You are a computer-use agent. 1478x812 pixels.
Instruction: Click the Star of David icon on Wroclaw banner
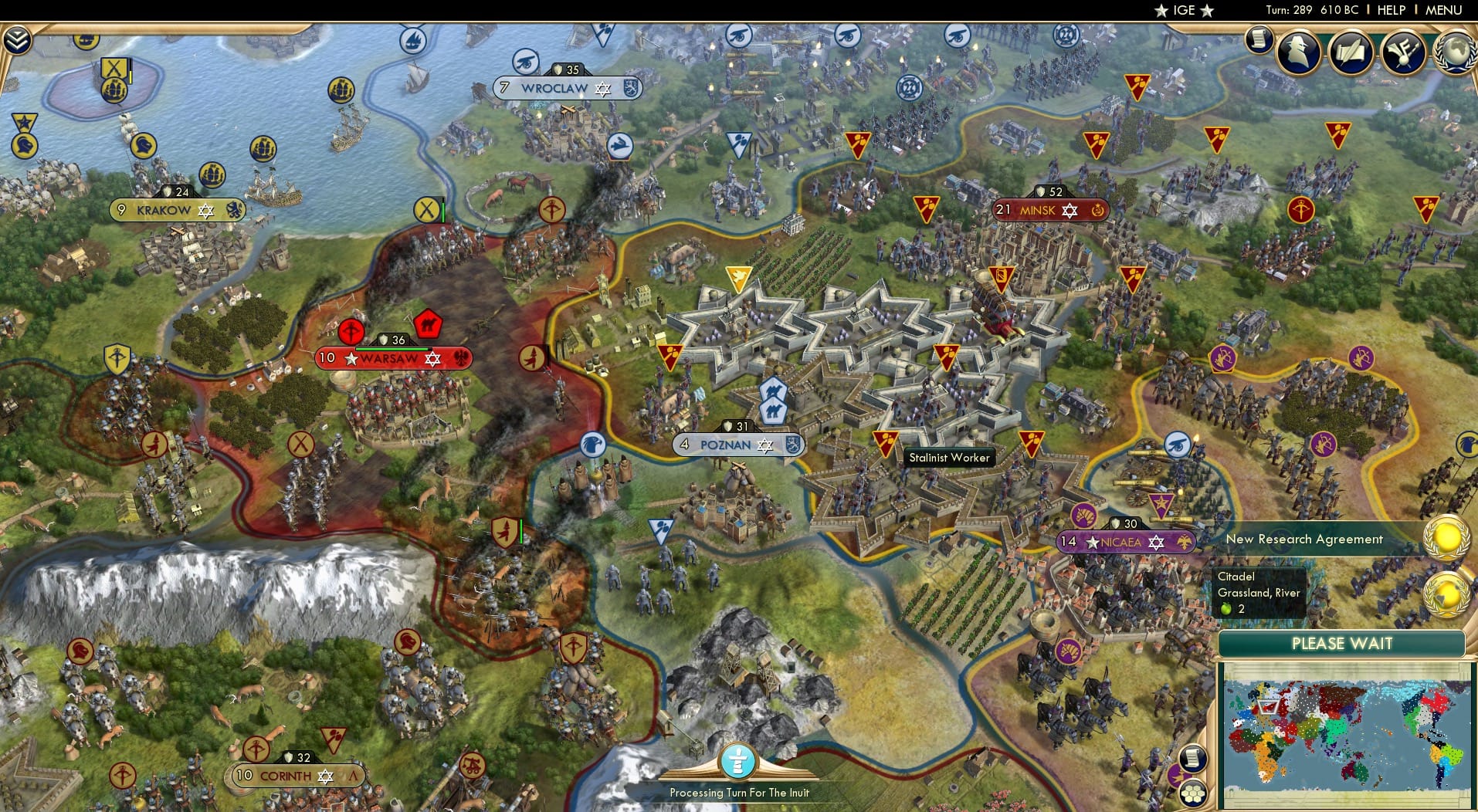click(x=601, y=88)
